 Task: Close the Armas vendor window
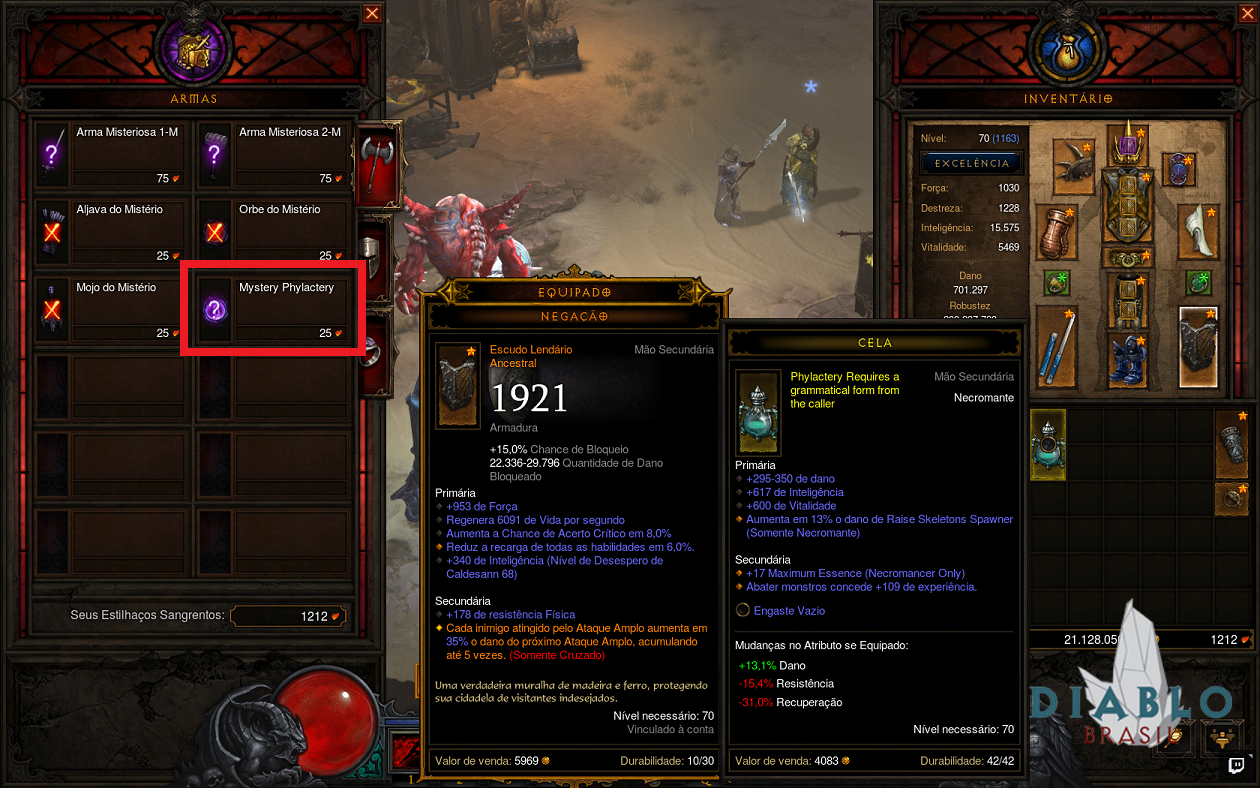(x=372, y=13)
